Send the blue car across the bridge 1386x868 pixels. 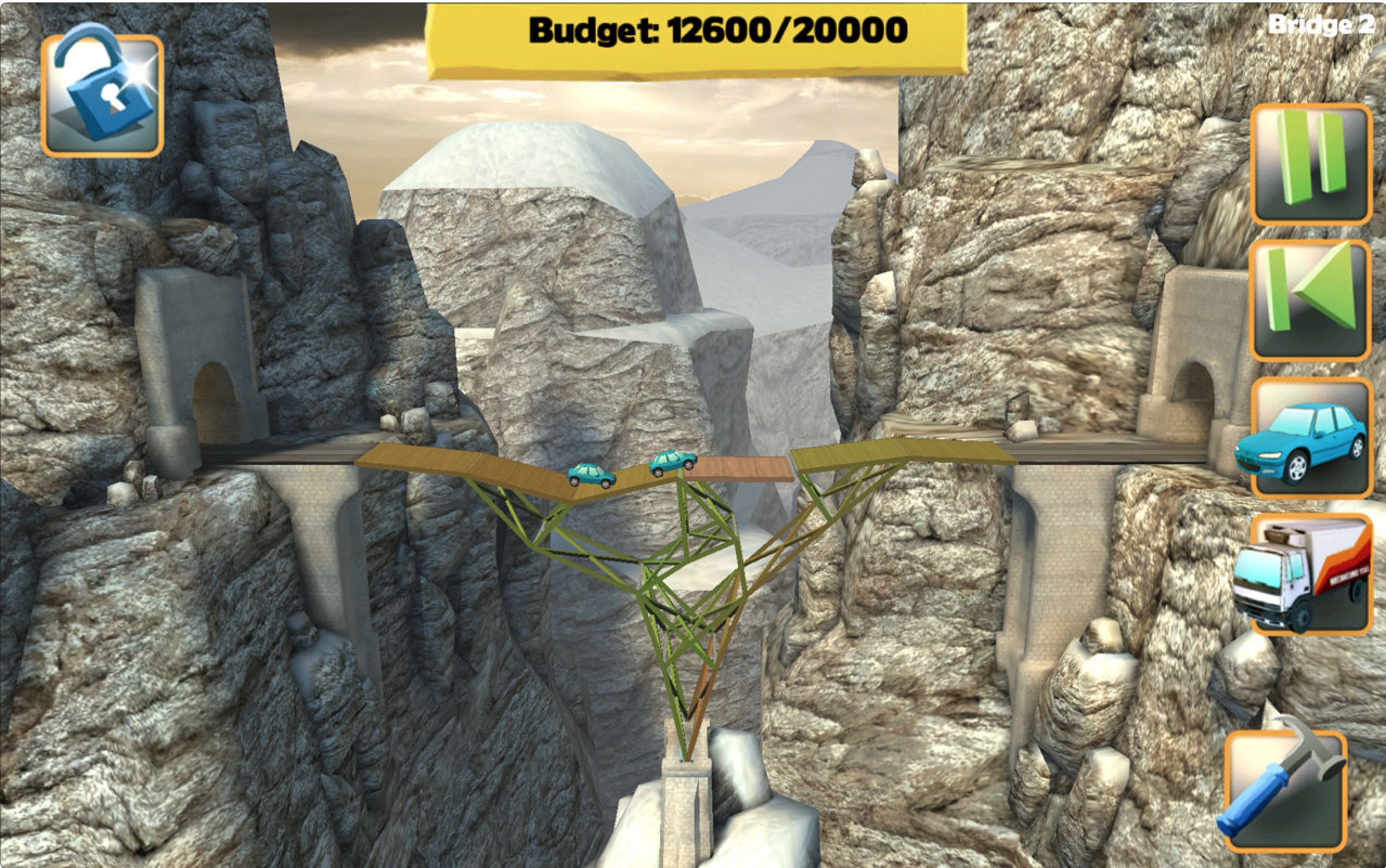click(1310, 438)
